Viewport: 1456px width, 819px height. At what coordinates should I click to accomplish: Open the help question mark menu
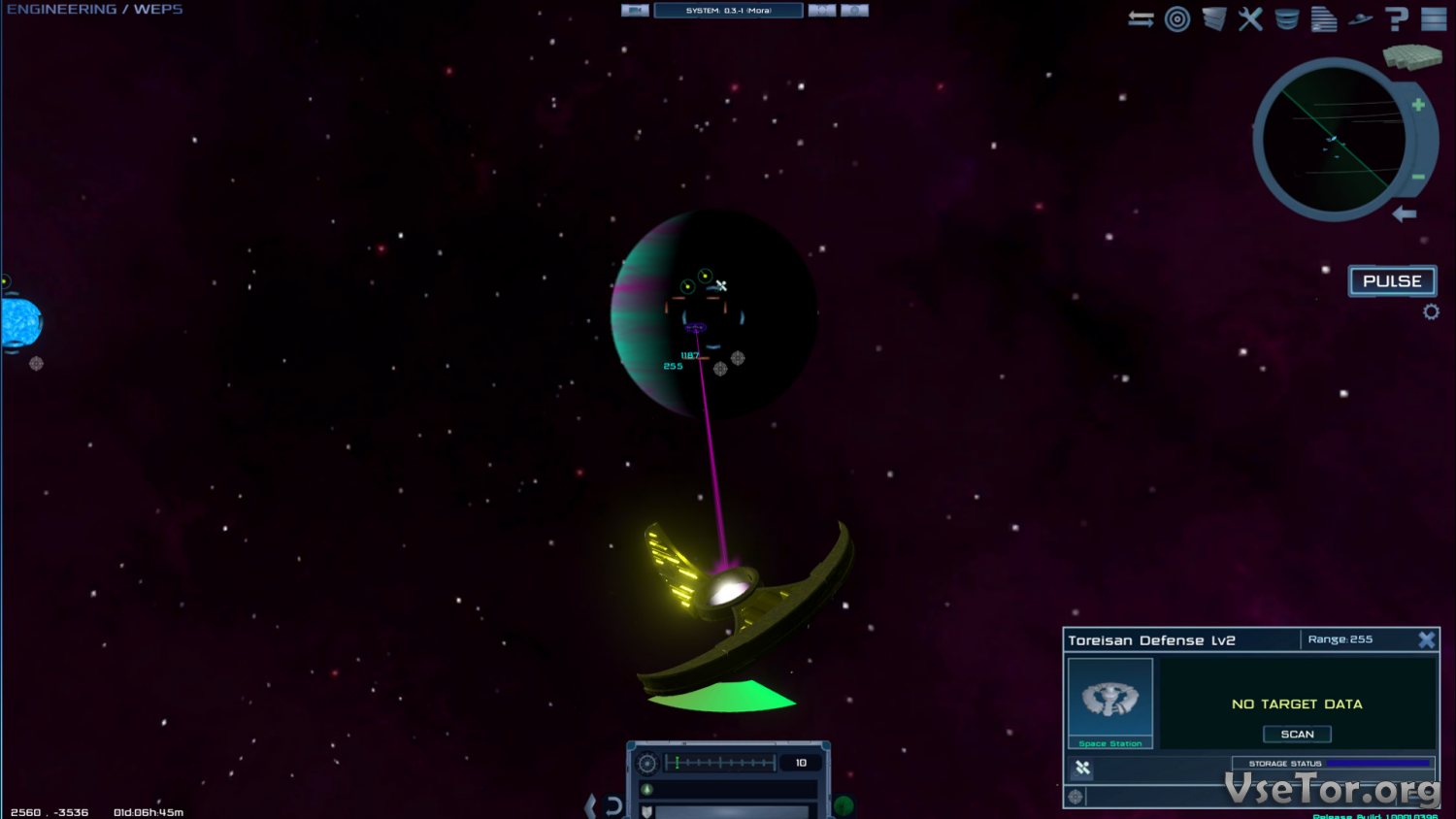tap(1397, 18)
